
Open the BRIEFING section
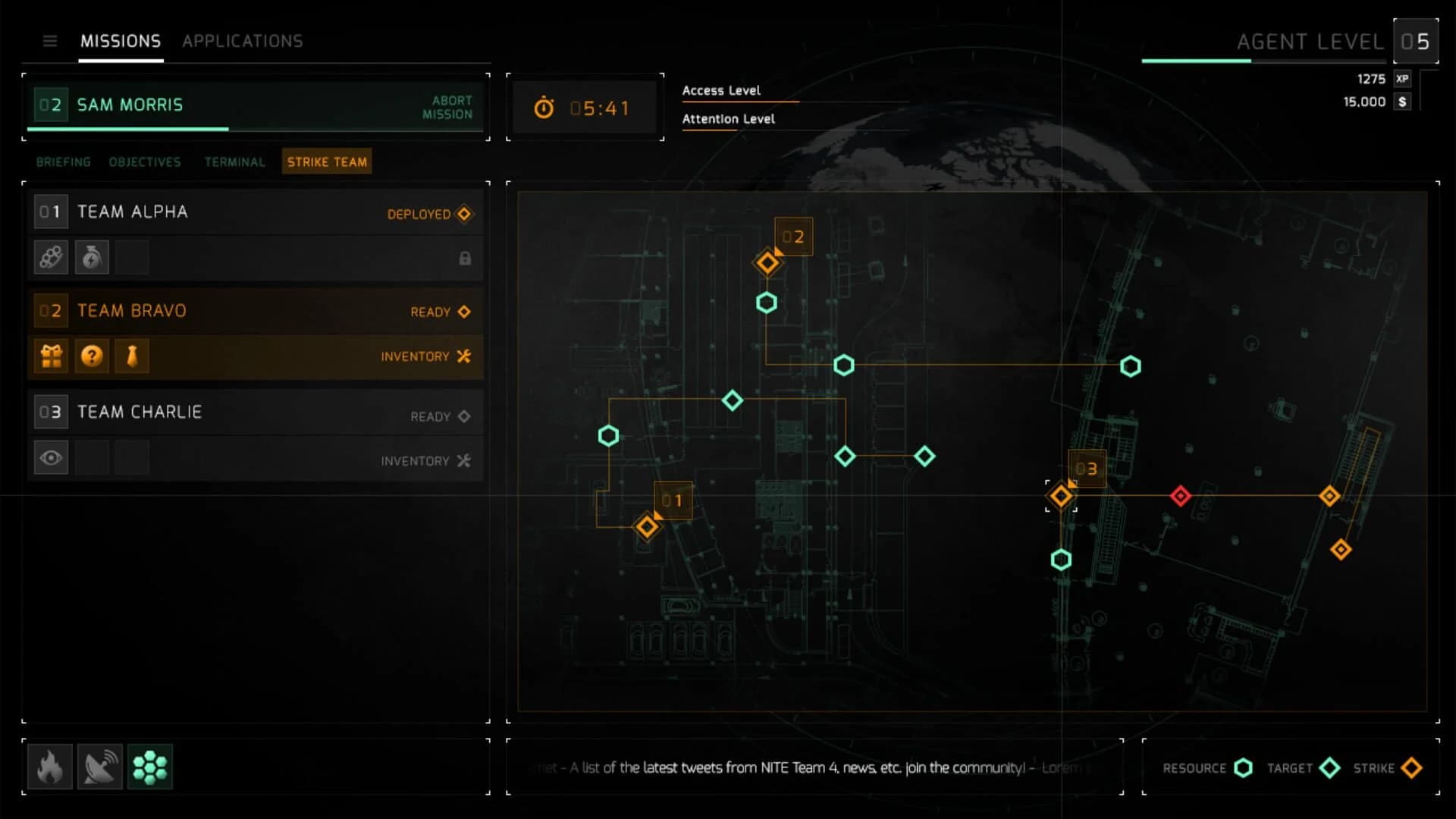click(63, 162)
